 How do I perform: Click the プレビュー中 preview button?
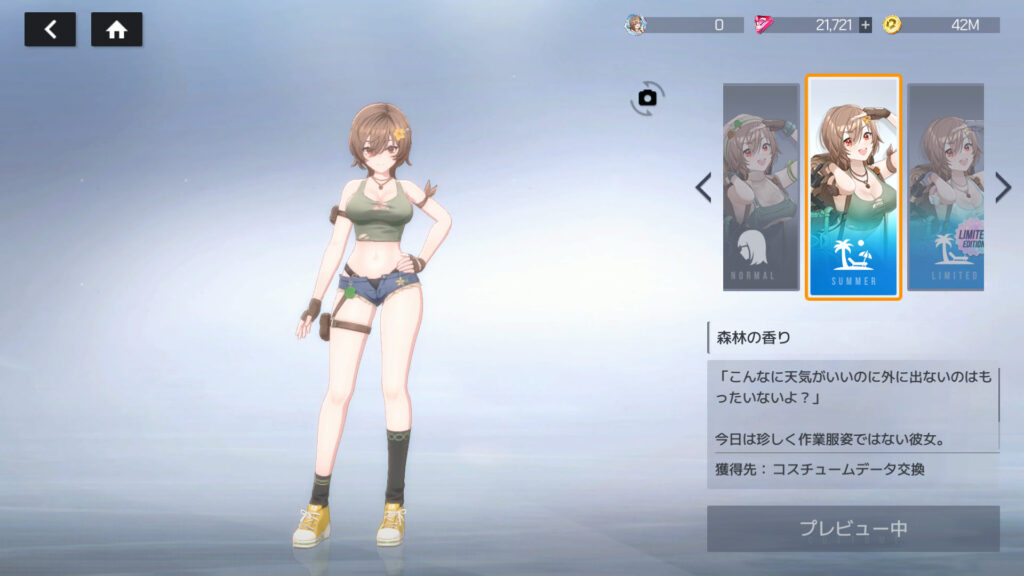coord(853,528)
